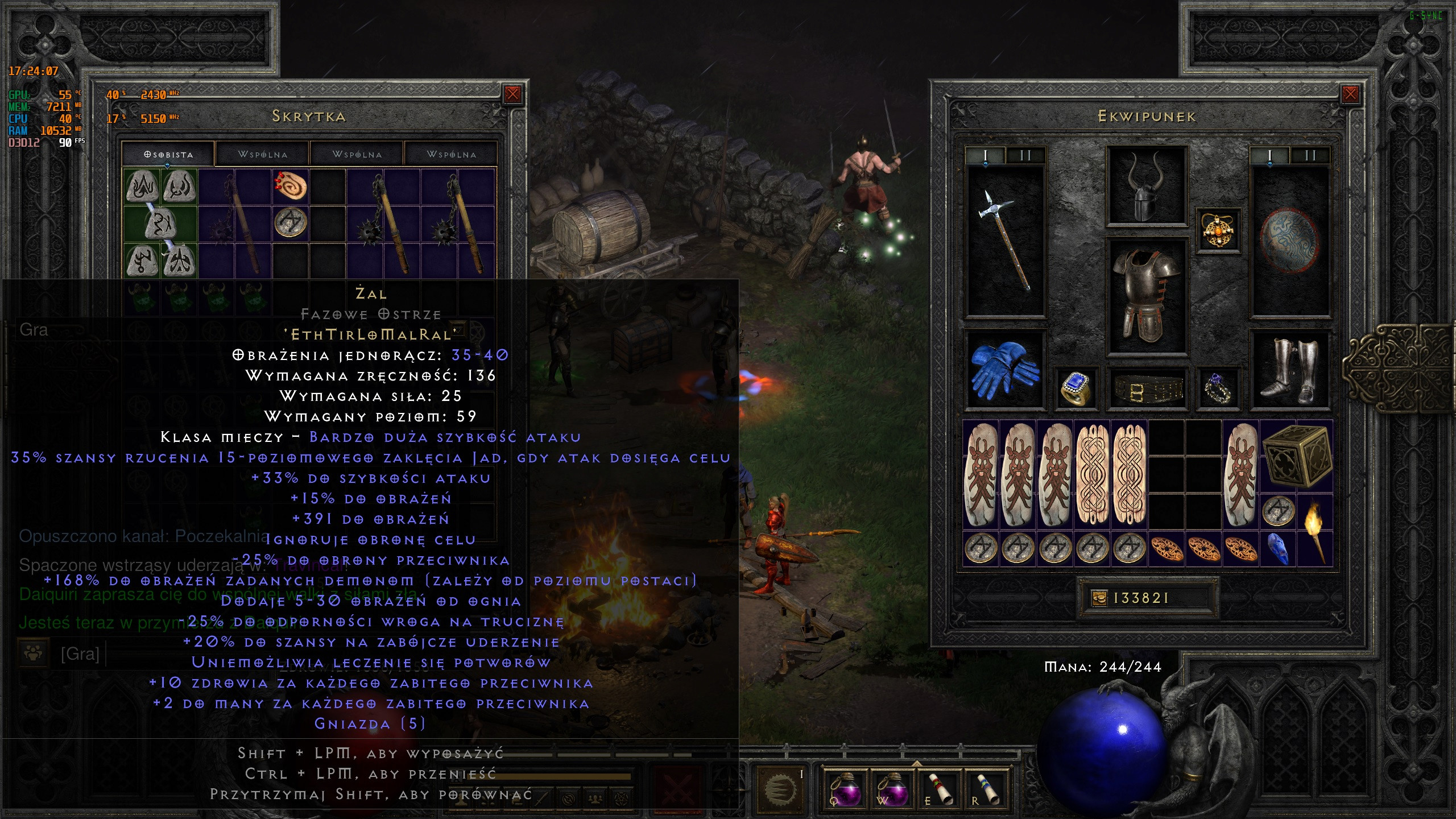Open the Horadric Cube in inventory
This screenshot has width=1456, height=819.
pyautogui.click(x=1297, y=457)
